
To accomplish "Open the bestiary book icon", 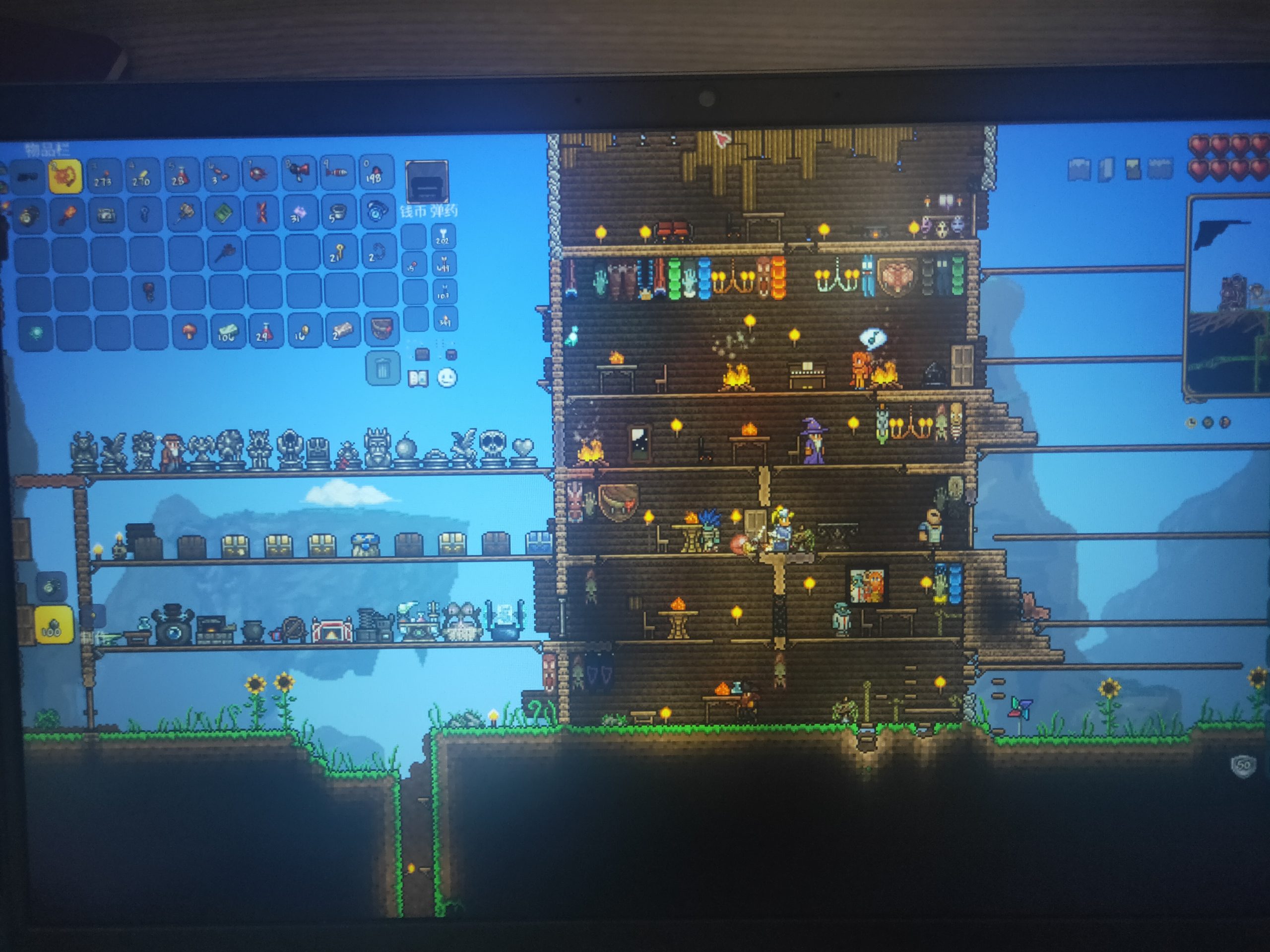I will (x=418, y=378).
